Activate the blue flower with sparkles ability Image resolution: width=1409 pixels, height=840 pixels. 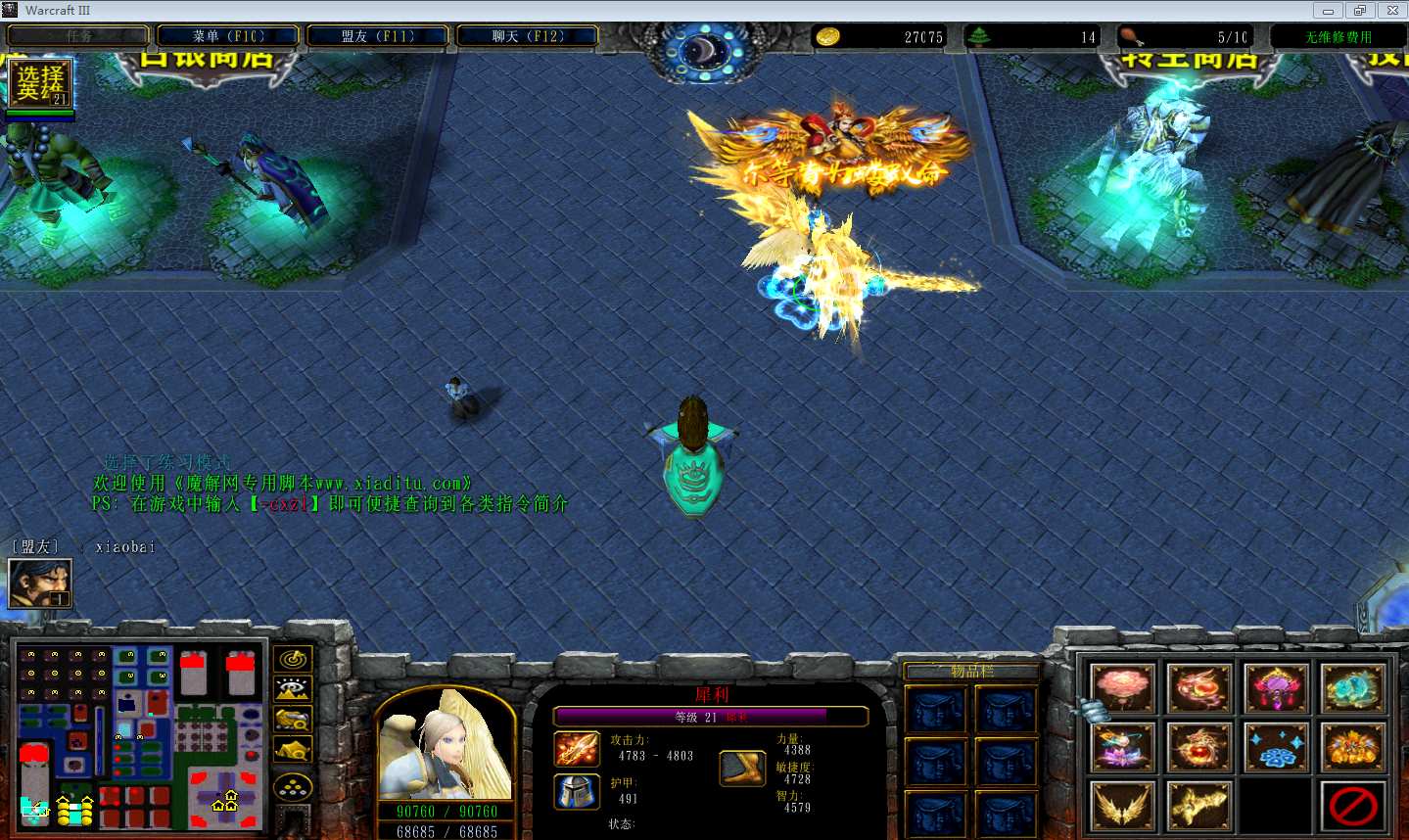tap(1276, 747)
